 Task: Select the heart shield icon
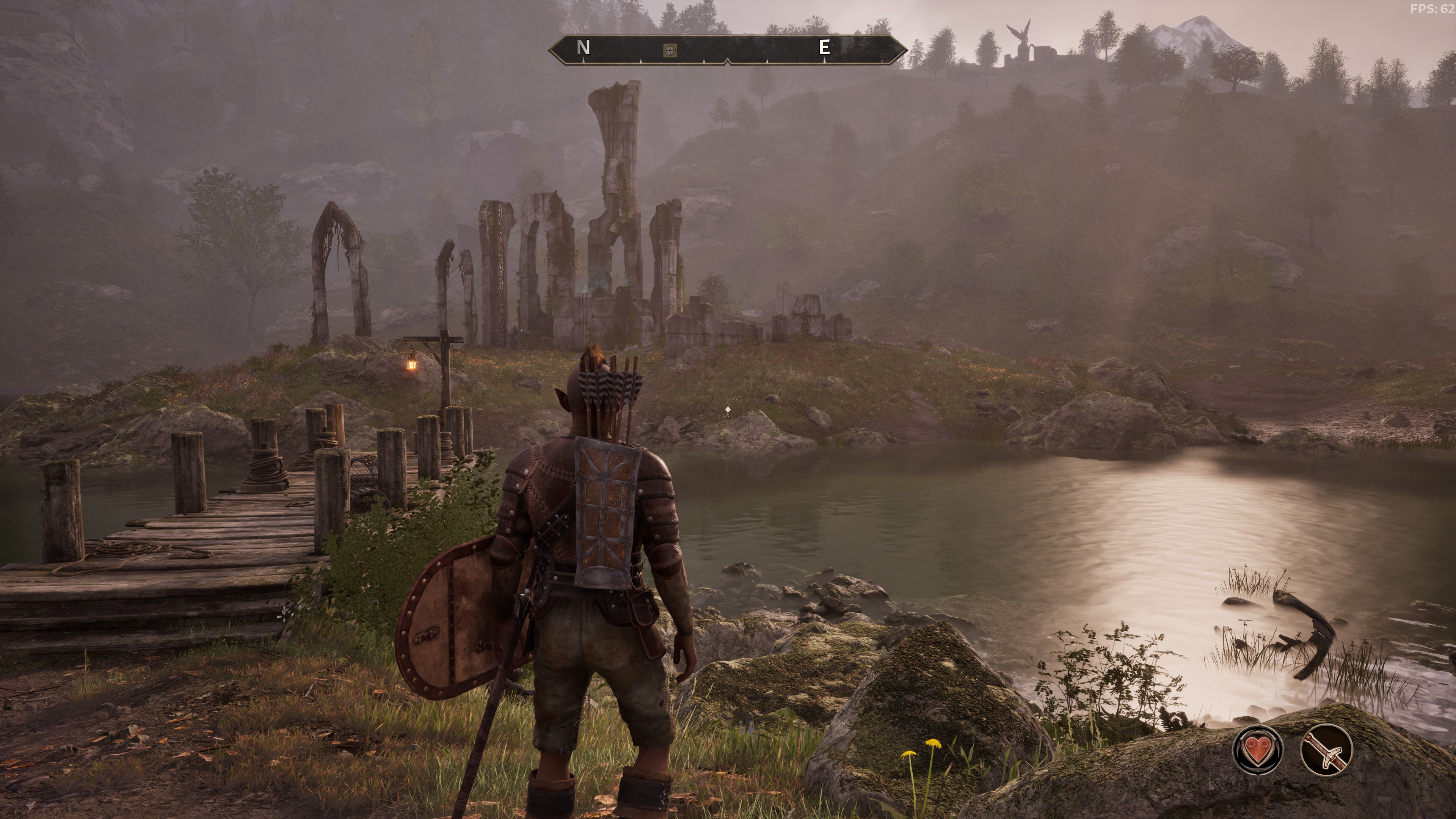(1258, 750)
